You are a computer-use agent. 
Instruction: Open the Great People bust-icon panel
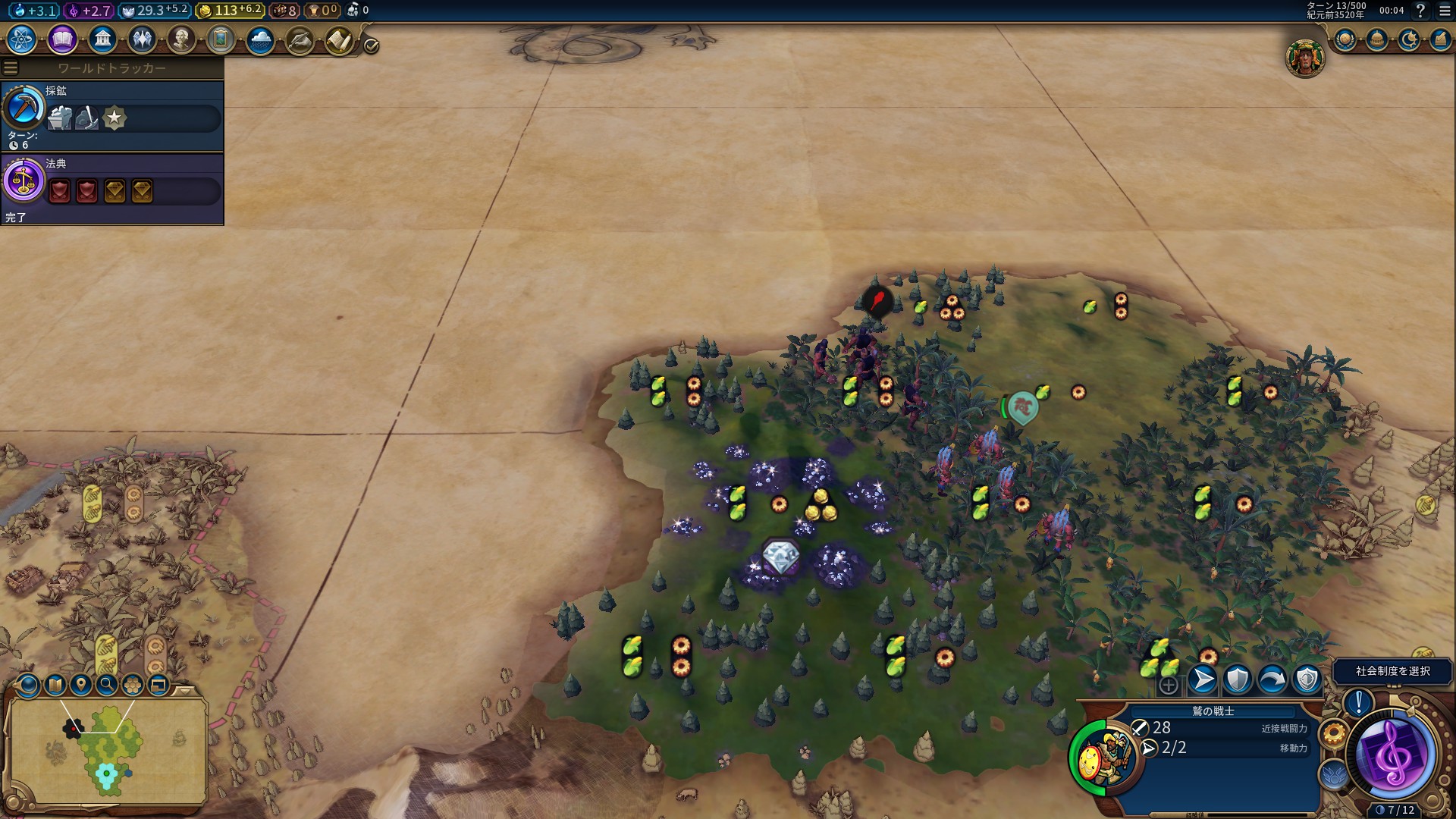point(181,39)
